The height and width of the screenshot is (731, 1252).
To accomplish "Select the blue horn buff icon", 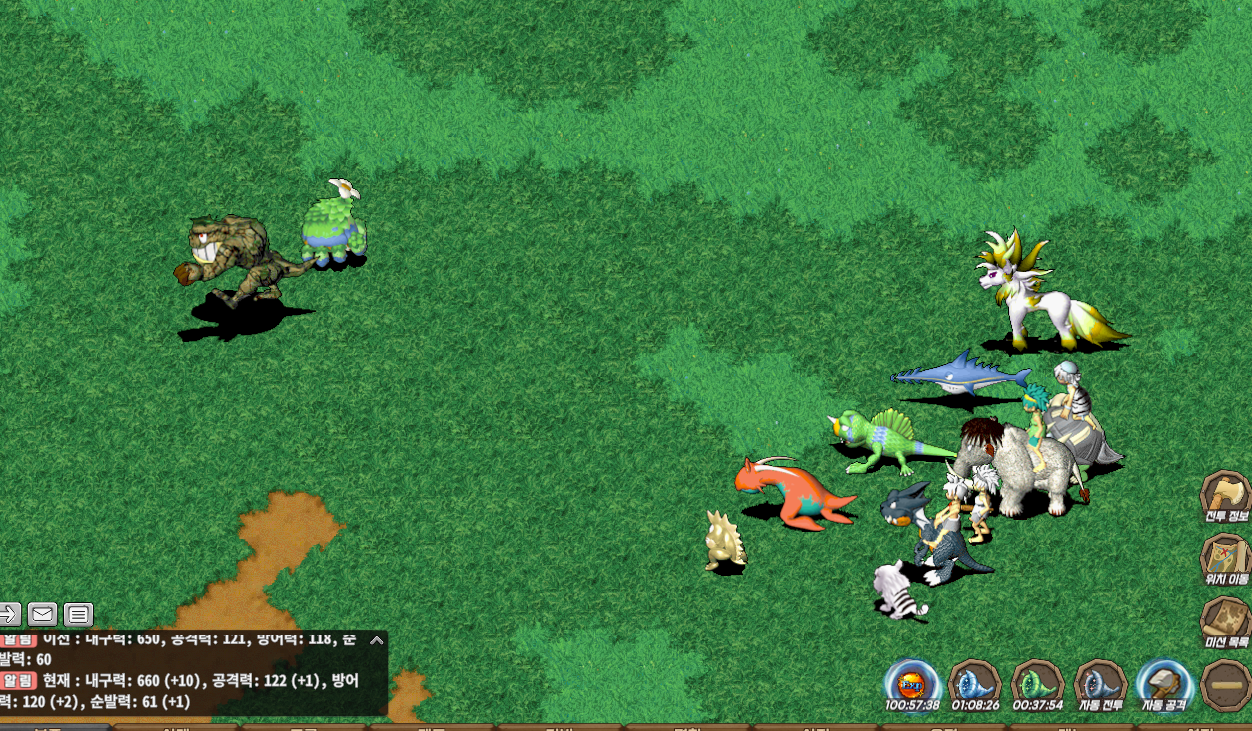I will (x=975, y=684).
